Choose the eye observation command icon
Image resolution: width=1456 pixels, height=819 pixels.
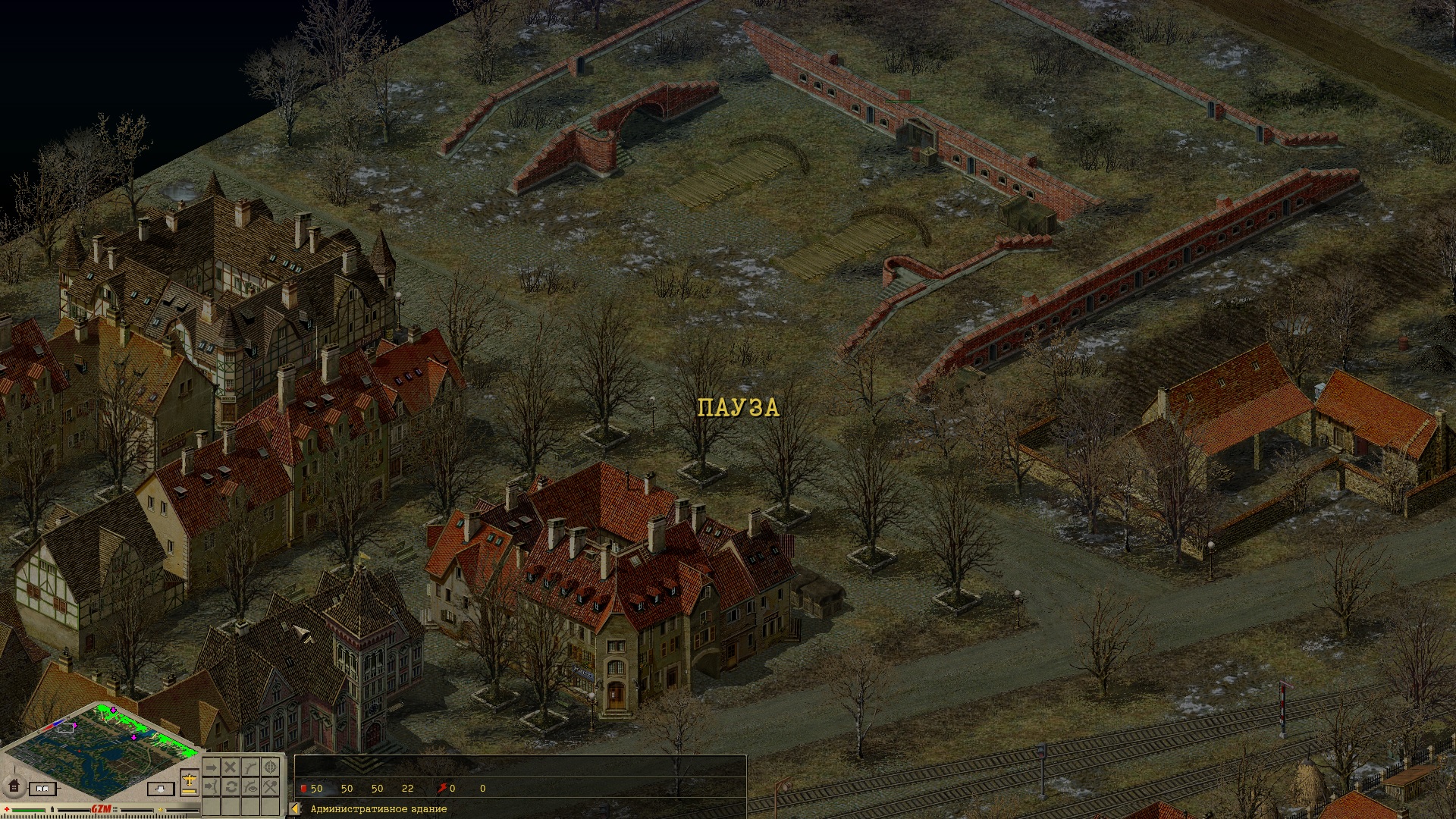250,787
